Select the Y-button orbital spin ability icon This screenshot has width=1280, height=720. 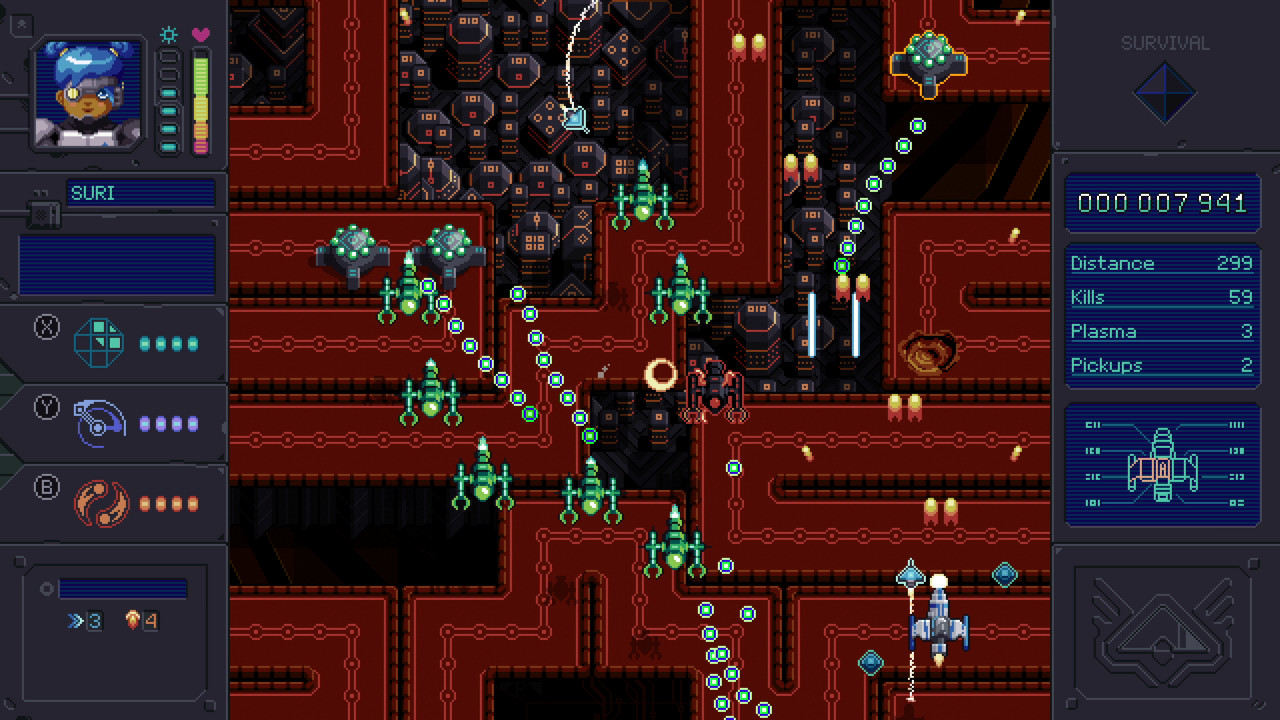(99, 422)
